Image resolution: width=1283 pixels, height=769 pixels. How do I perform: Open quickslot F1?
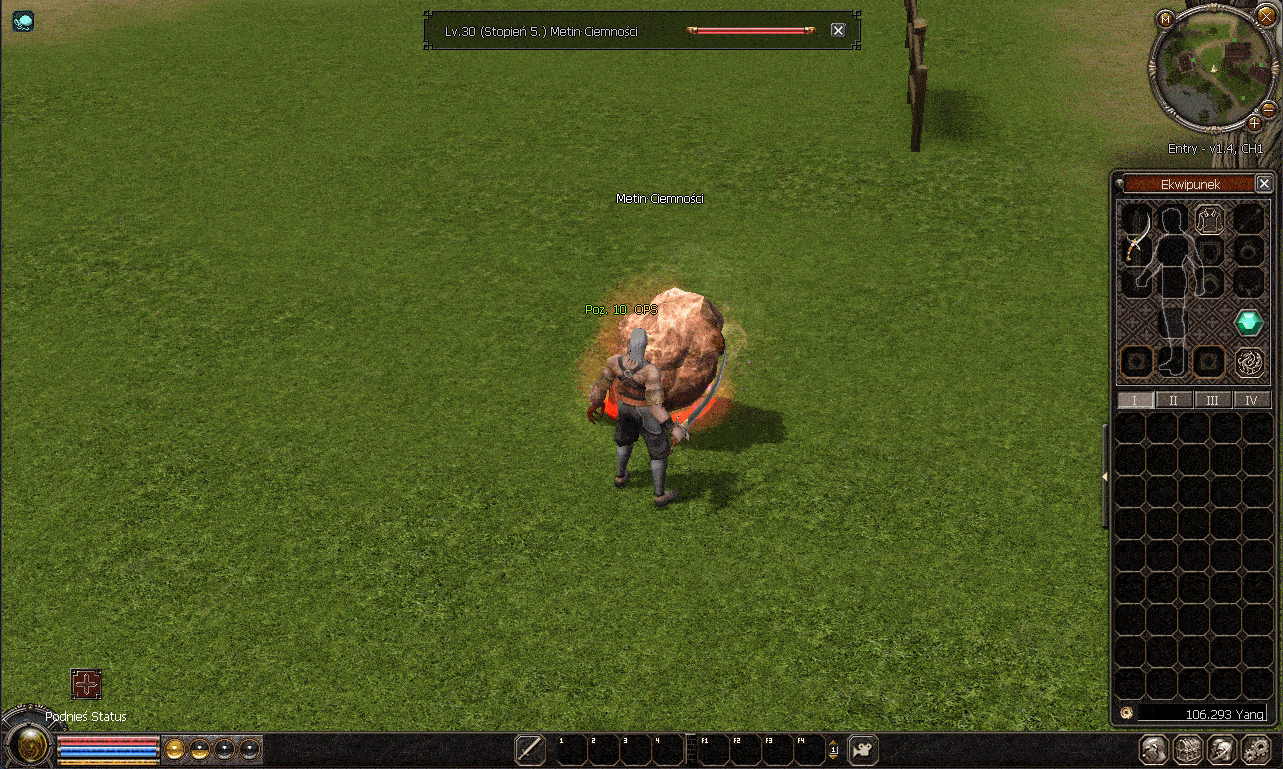pos(705,748)
